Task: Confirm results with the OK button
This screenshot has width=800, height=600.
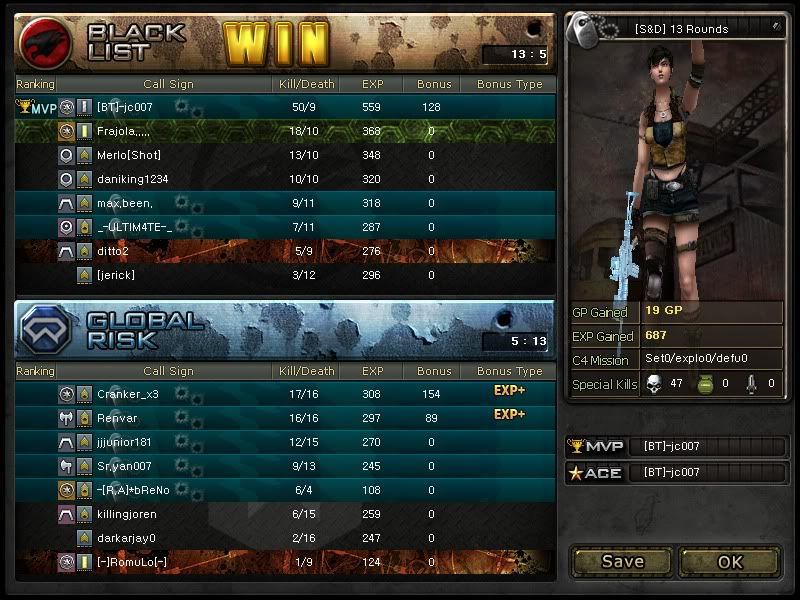Action: 730,561
